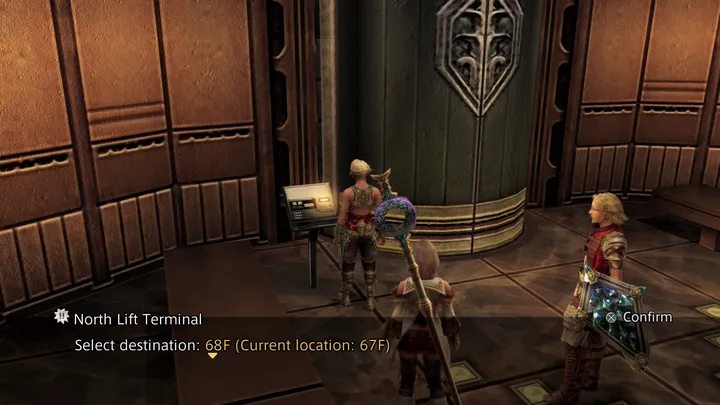Click the small arrow beneath 68F
Image resolution: width=720 pixels, height=405 pixels.
click(x=212, y=356)
